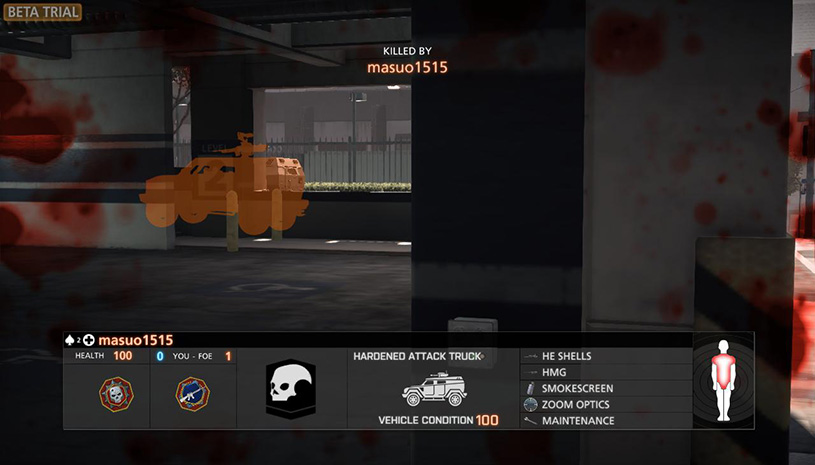Select killer name masuo1515 in kill card header

click(135, 340)
